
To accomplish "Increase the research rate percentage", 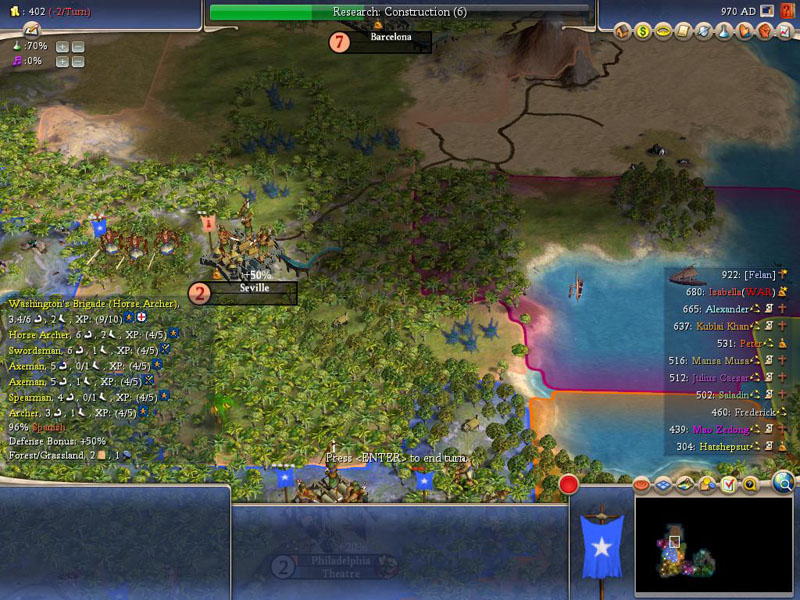I will [62, 46].
